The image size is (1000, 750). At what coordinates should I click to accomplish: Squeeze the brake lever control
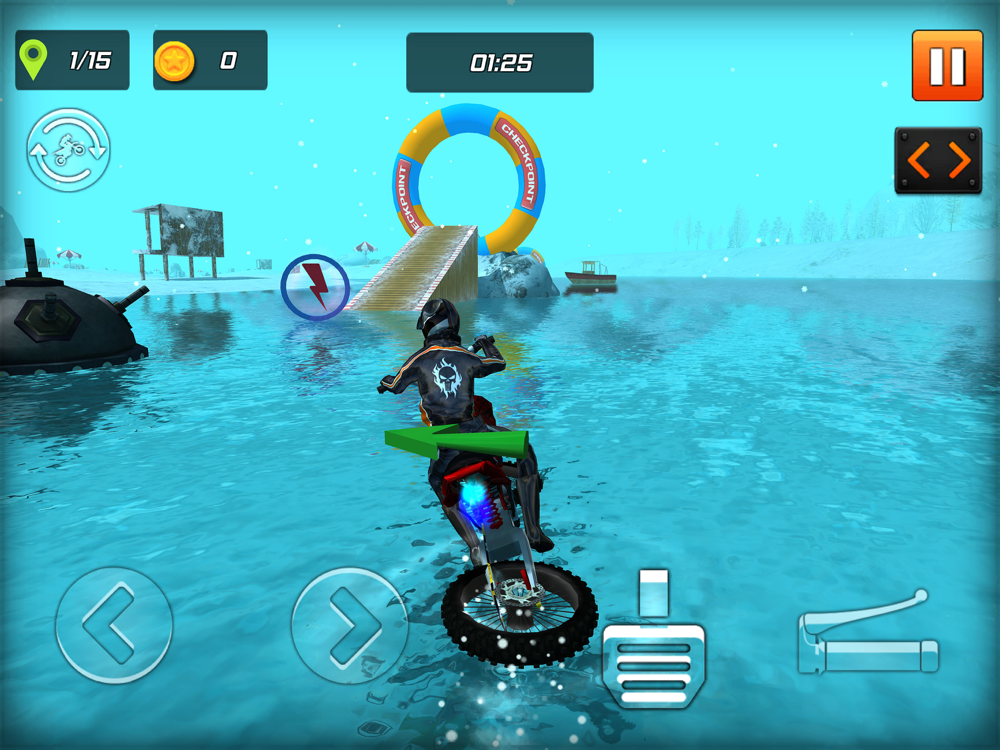pos(868,637)
